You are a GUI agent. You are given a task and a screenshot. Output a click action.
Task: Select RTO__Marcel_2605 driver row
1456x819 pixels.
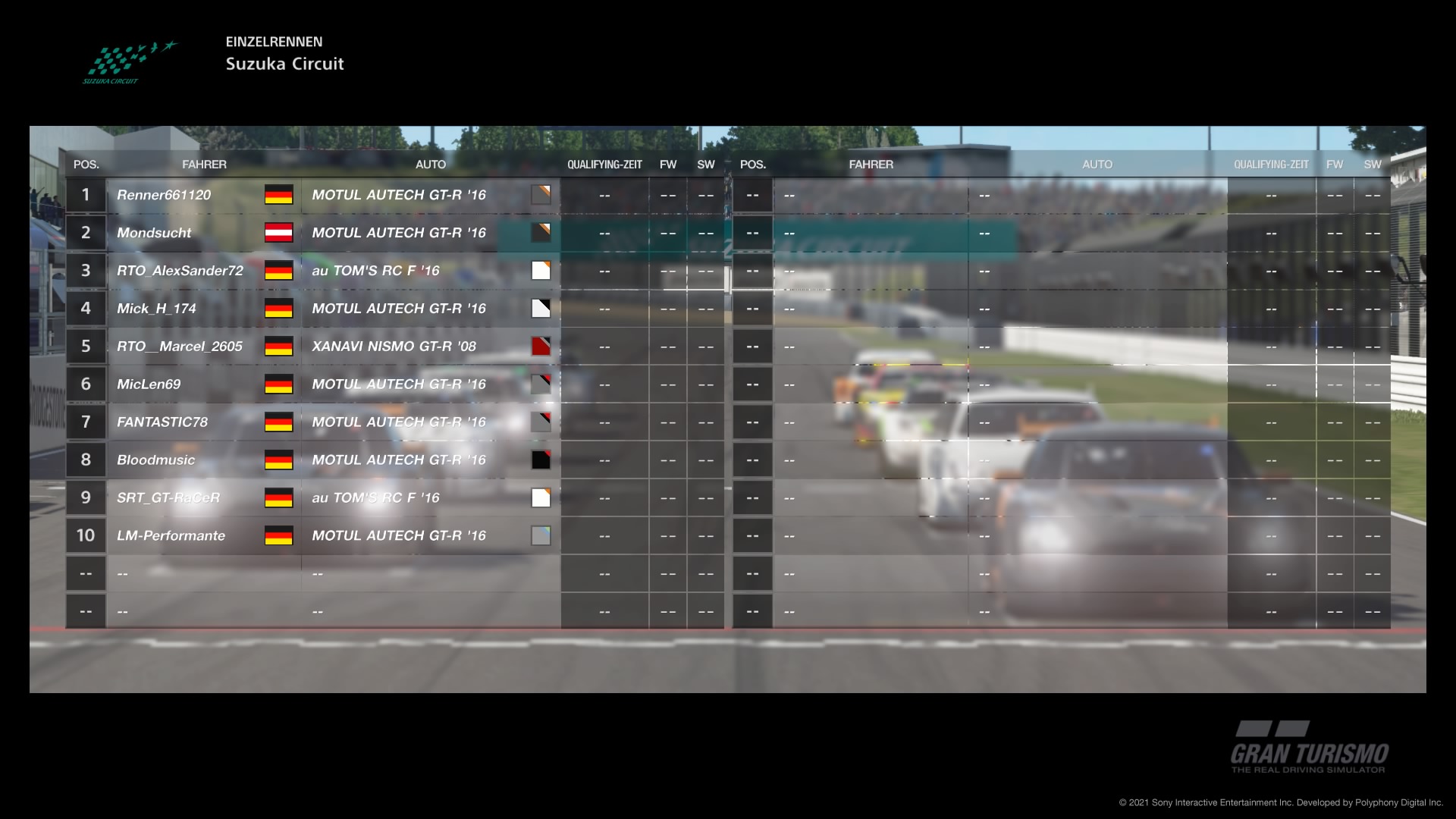[180, 347]
